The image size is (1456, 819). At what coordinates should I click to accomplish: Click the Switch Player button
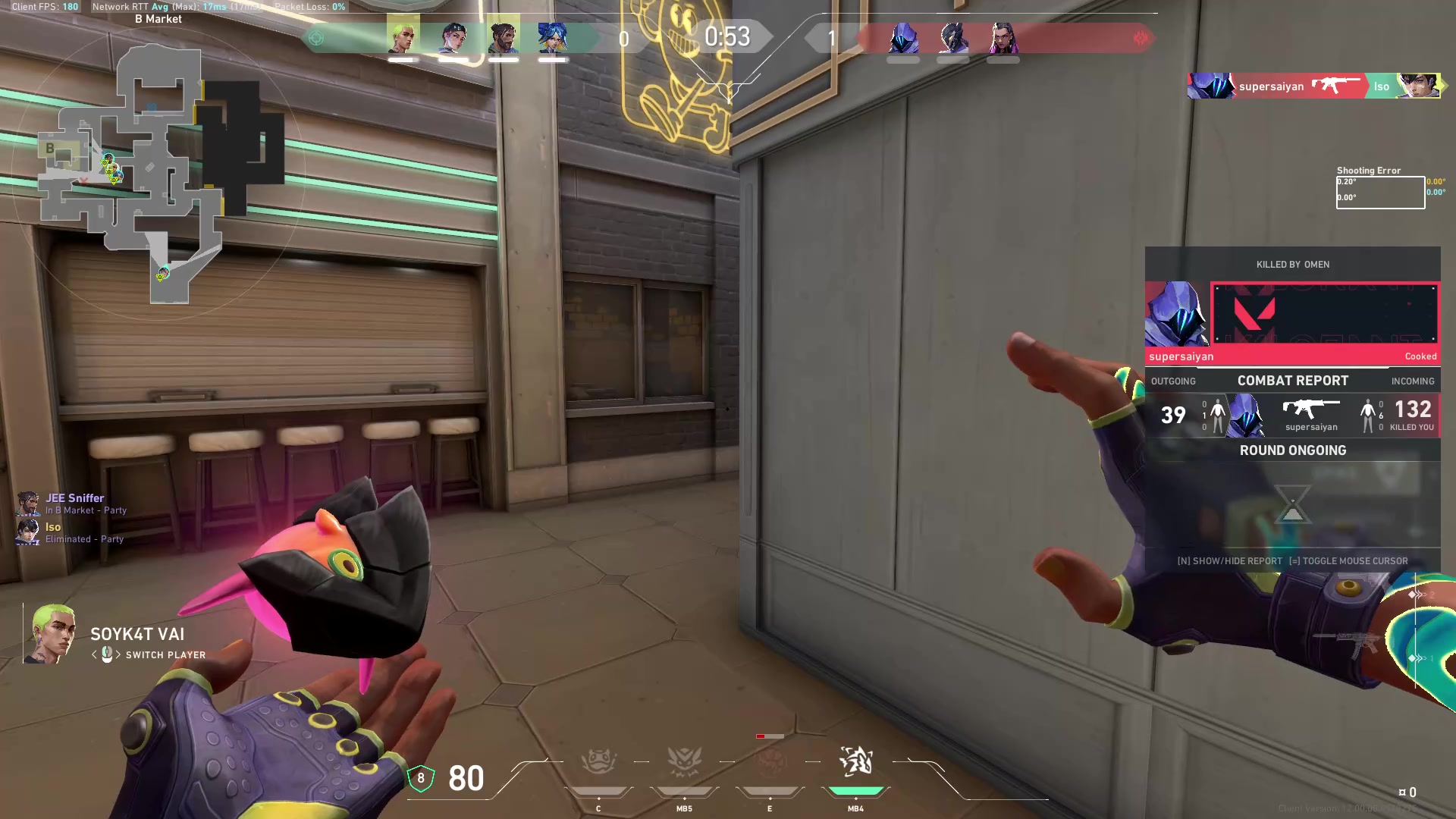(x=165, y=654)
